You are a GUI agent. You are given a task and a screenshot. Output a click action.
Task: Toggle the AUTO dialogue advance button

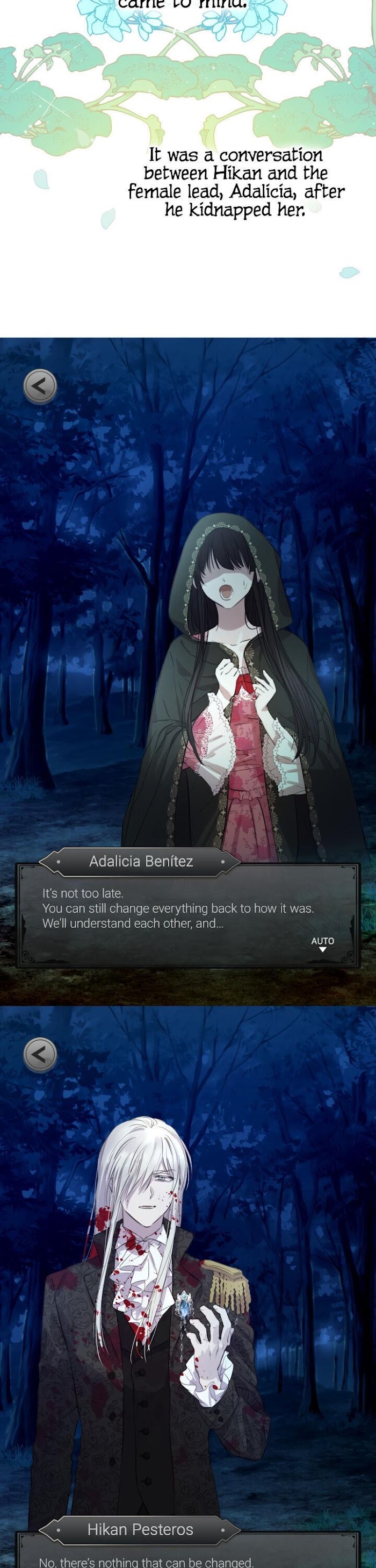(x=322, y=943)
